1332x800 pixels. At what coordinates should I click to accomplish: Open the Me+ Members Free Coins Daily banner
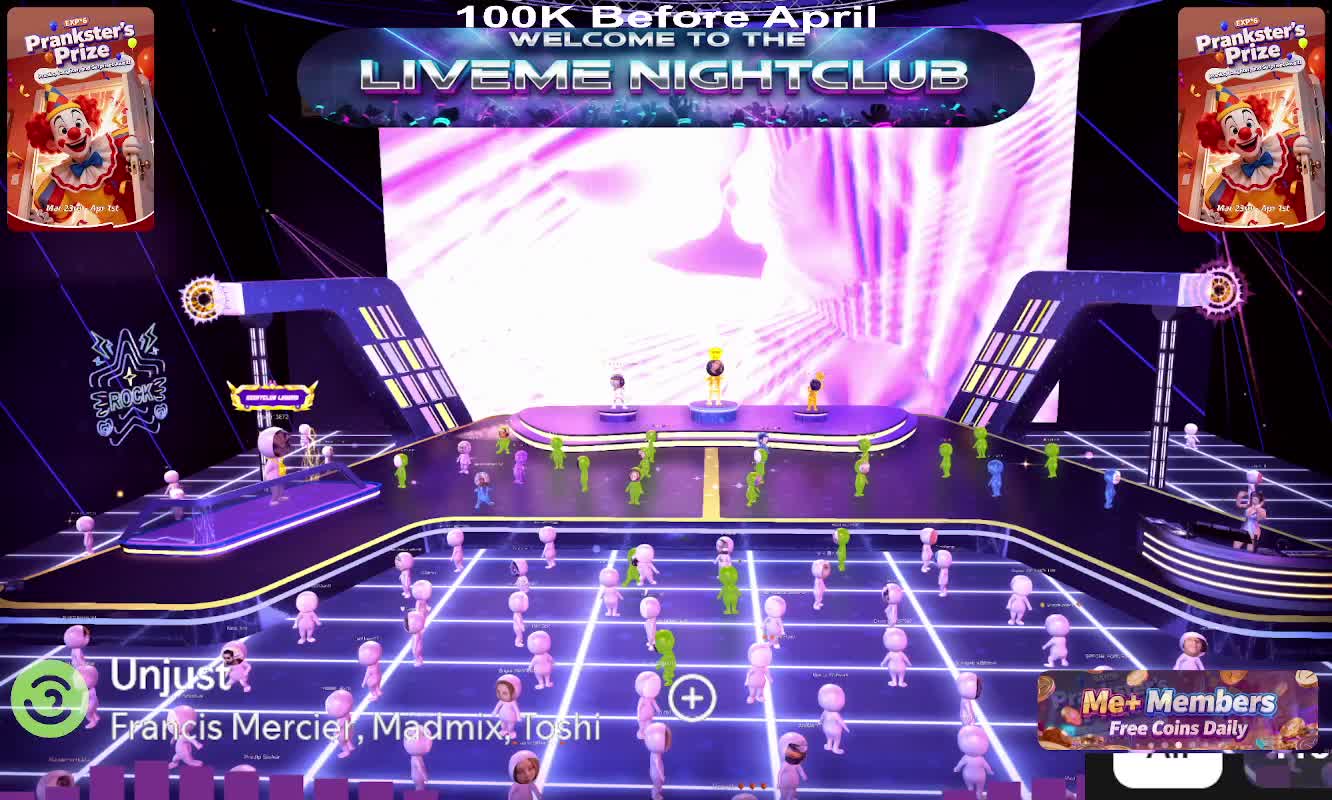click(x=1177, y=710)
